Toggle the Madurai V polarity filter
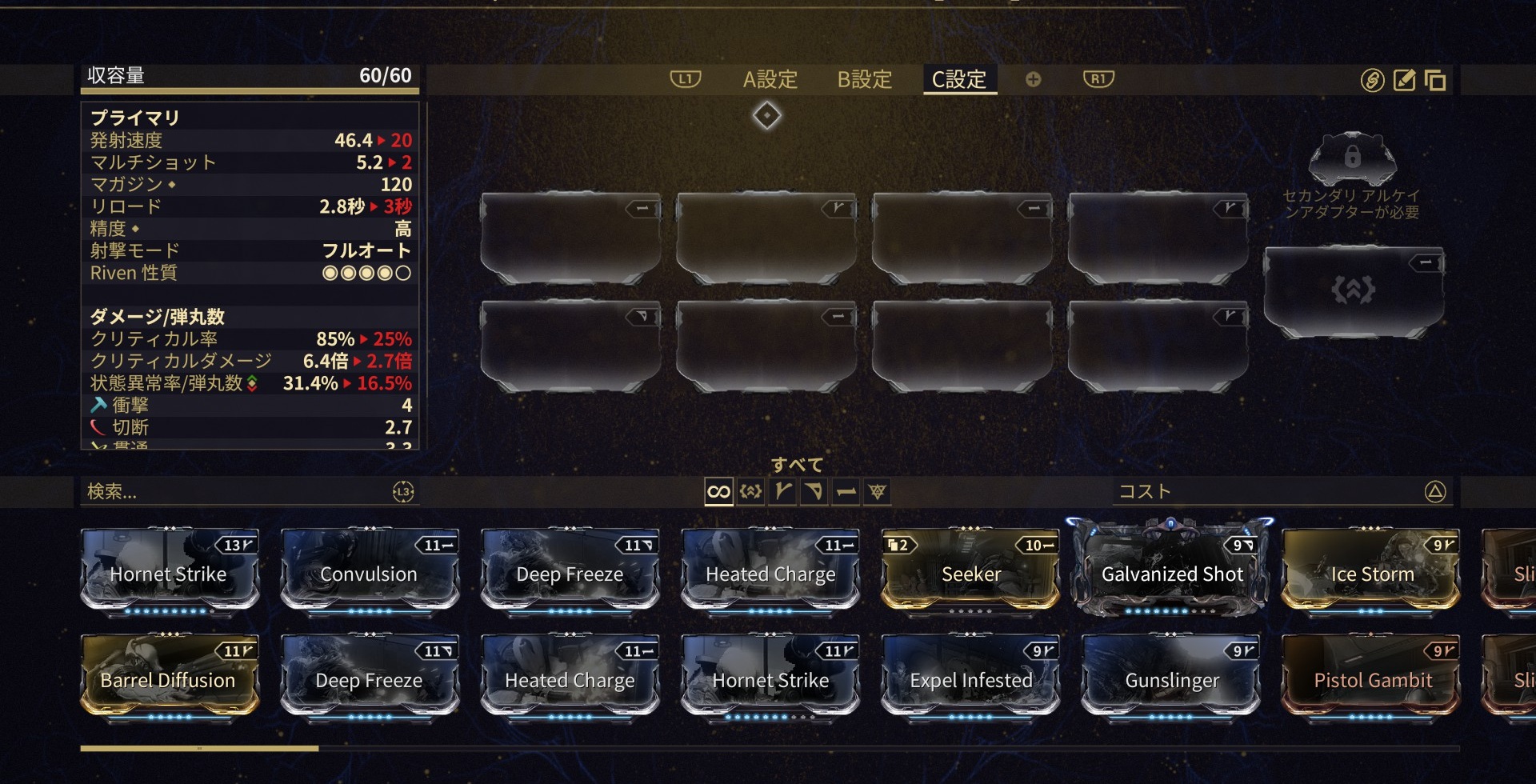Image resolution: width=1536 pixels, height=784 pixels. pyautogui.click(x=782, y=493)
